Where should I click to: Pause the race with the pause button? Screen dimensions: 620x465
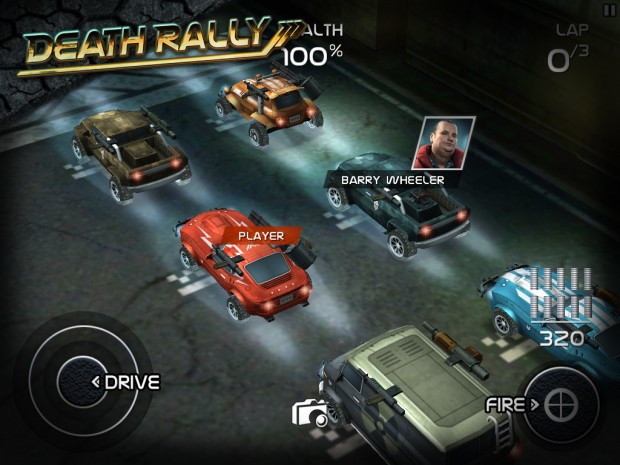click(609, 9)
